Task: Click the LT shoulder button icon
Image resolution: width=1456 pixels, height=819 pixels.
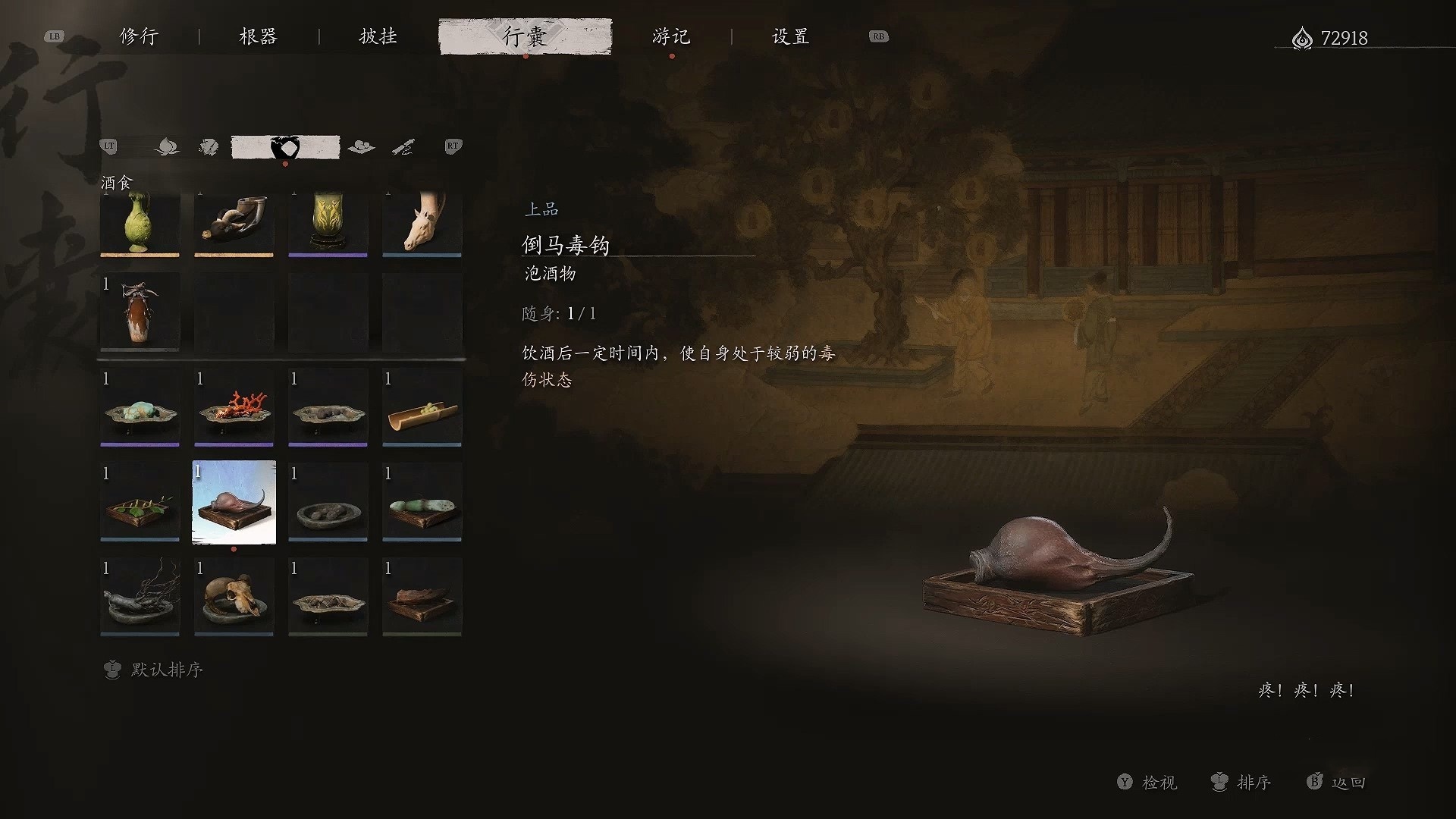Action: (108, 146)
